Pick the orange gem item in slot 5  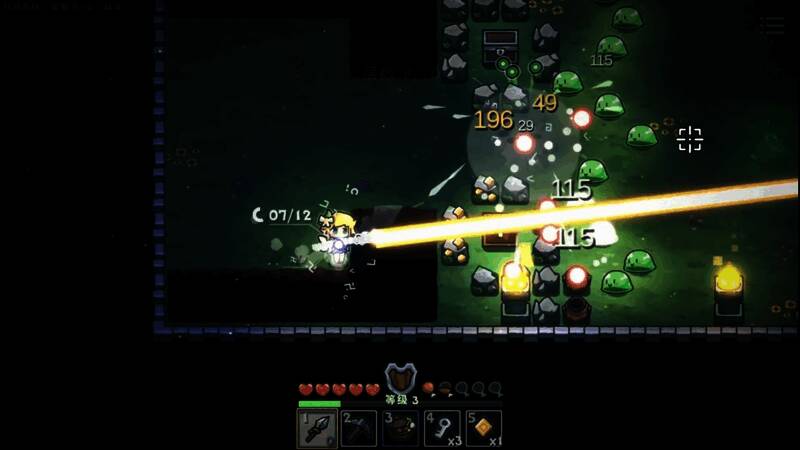point(484,429)
